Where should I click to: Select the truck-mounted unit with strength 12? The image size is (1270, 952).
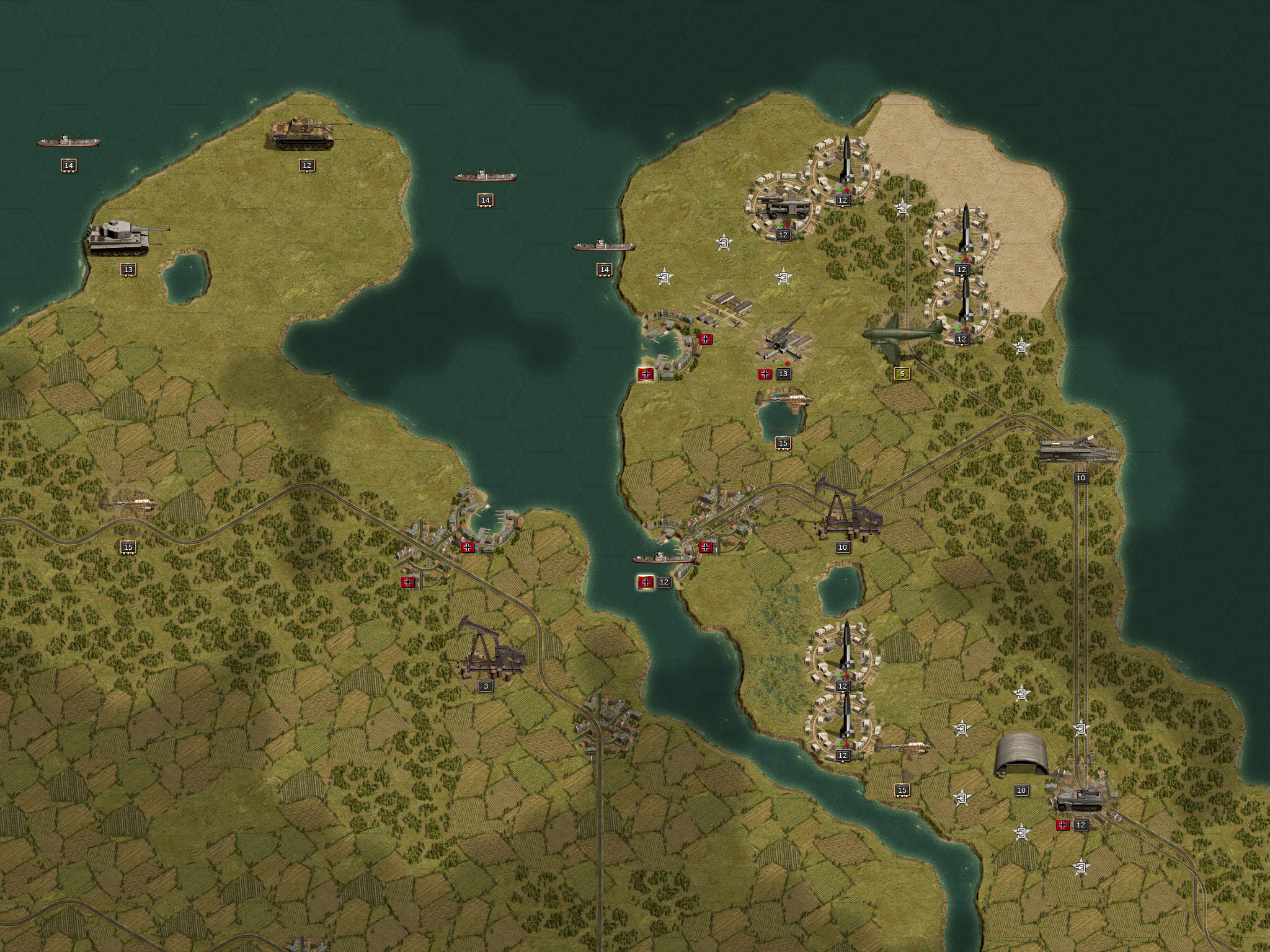(x=783, y=205)
